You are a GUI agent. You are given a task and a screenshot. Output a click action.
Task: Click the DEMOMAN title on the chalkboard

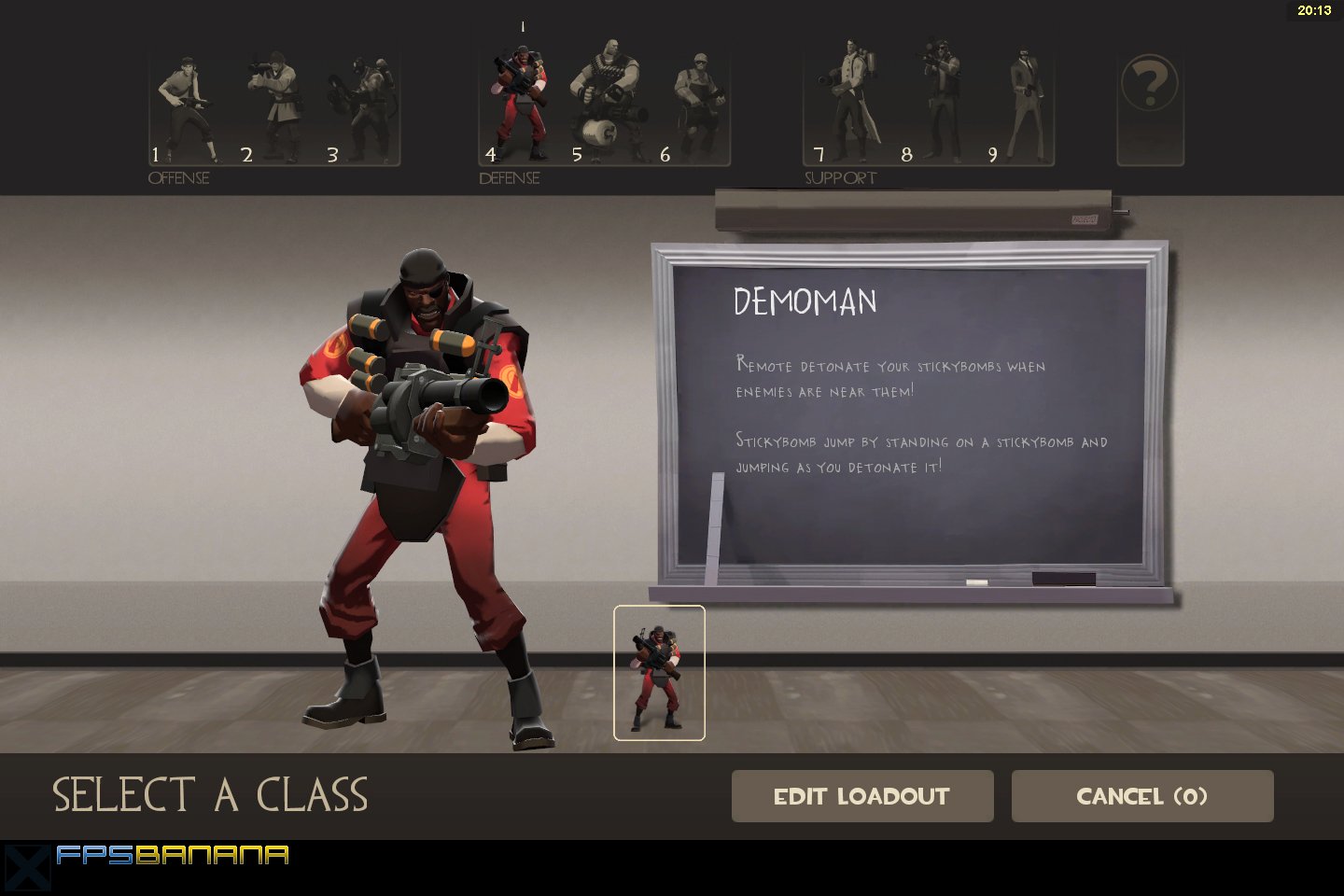coord(806,301)
